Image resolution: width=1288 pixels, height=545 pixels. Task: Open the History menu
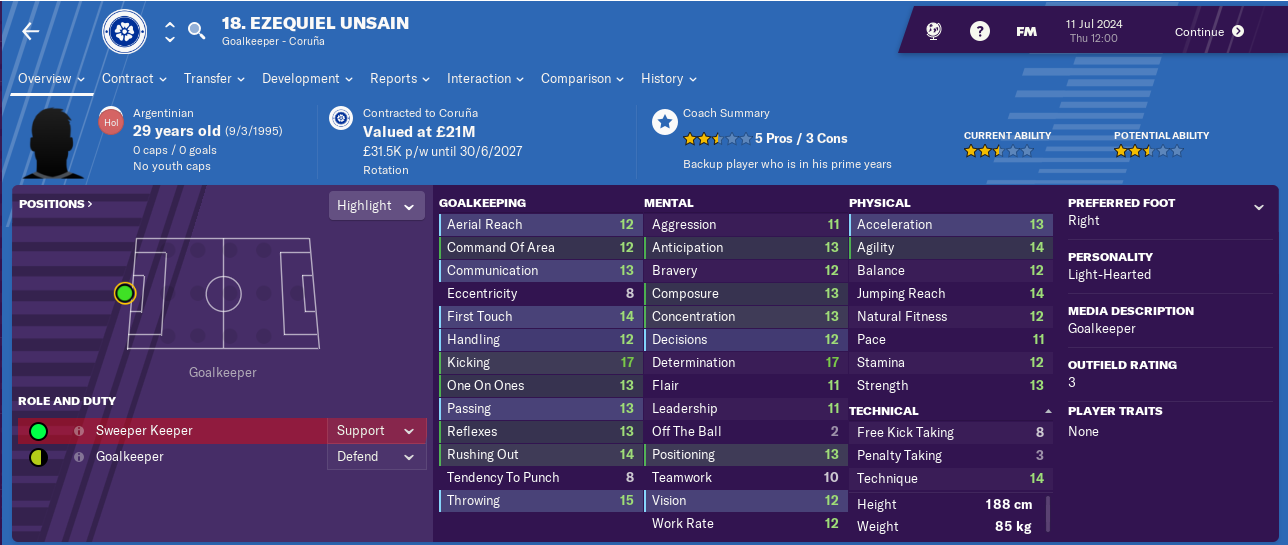[669, 78]
